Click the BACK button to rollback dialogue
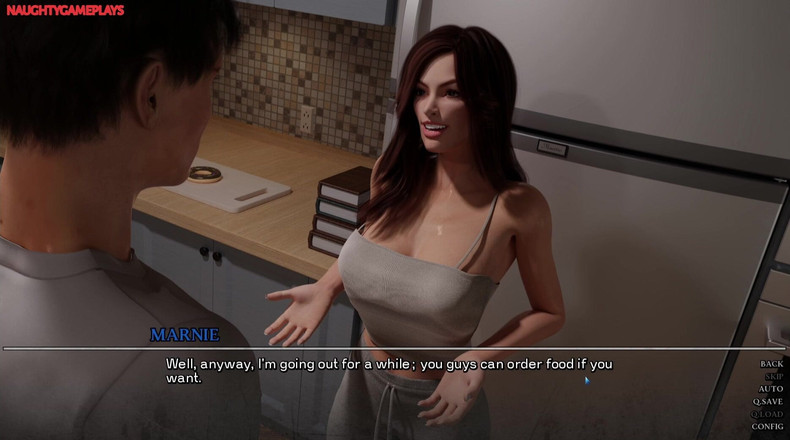 (x=771, y=364)
